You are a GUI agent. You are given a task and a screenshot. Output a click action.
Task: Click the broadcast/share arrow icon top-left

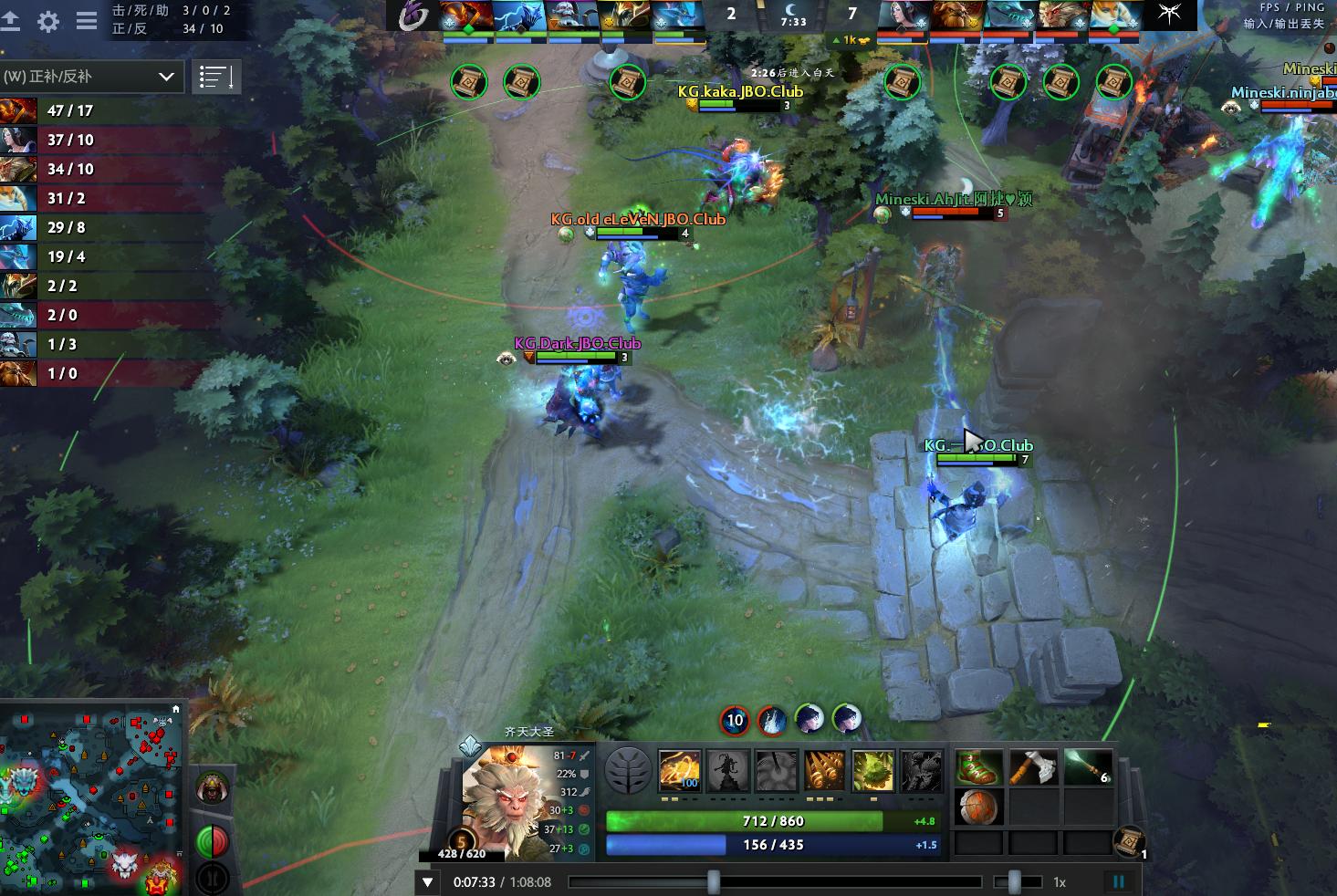pyautogui.click(x=13, y=22)
